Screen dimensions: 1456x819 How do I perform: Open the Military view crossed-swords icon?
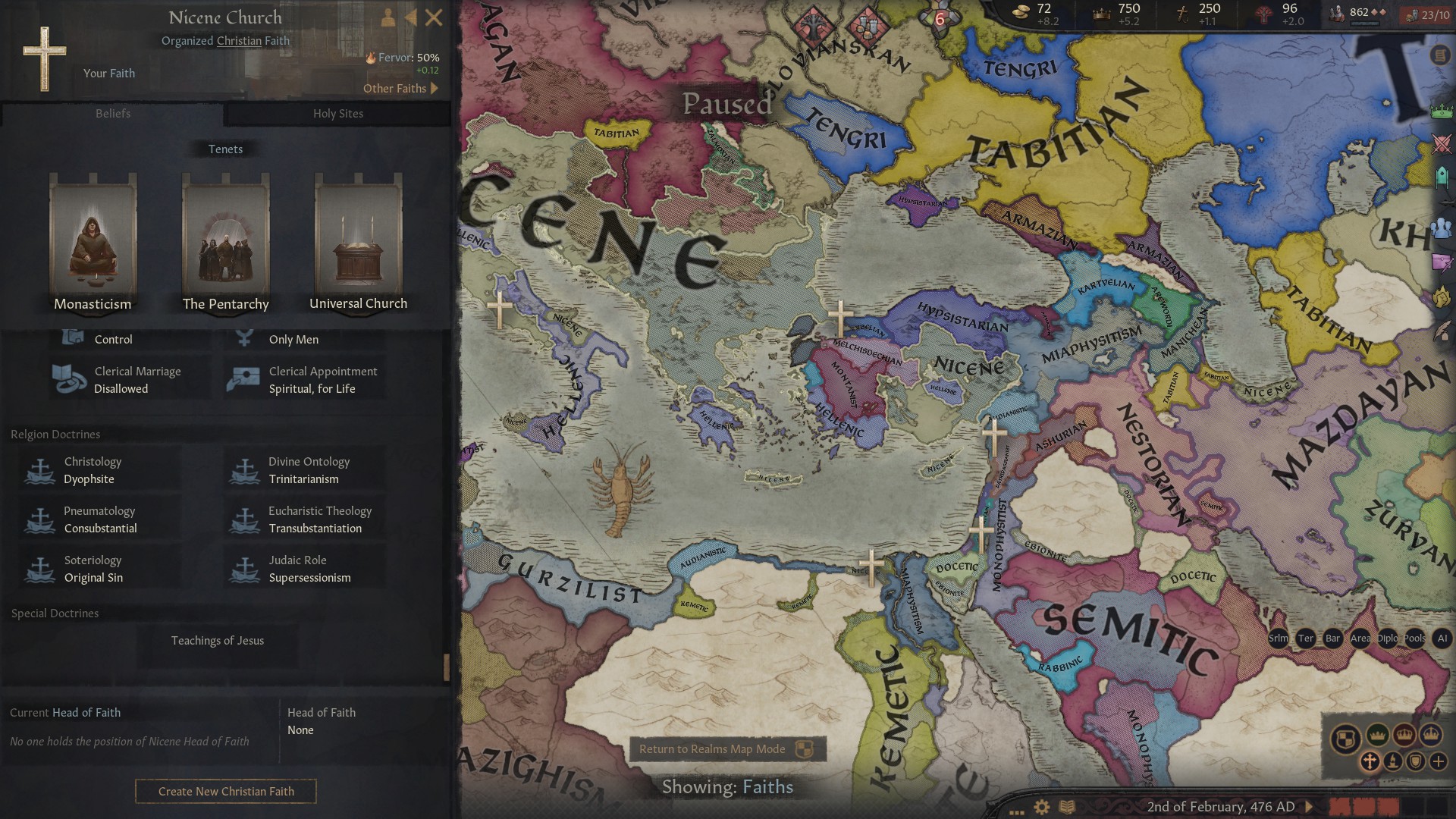tap(1439, 145)
